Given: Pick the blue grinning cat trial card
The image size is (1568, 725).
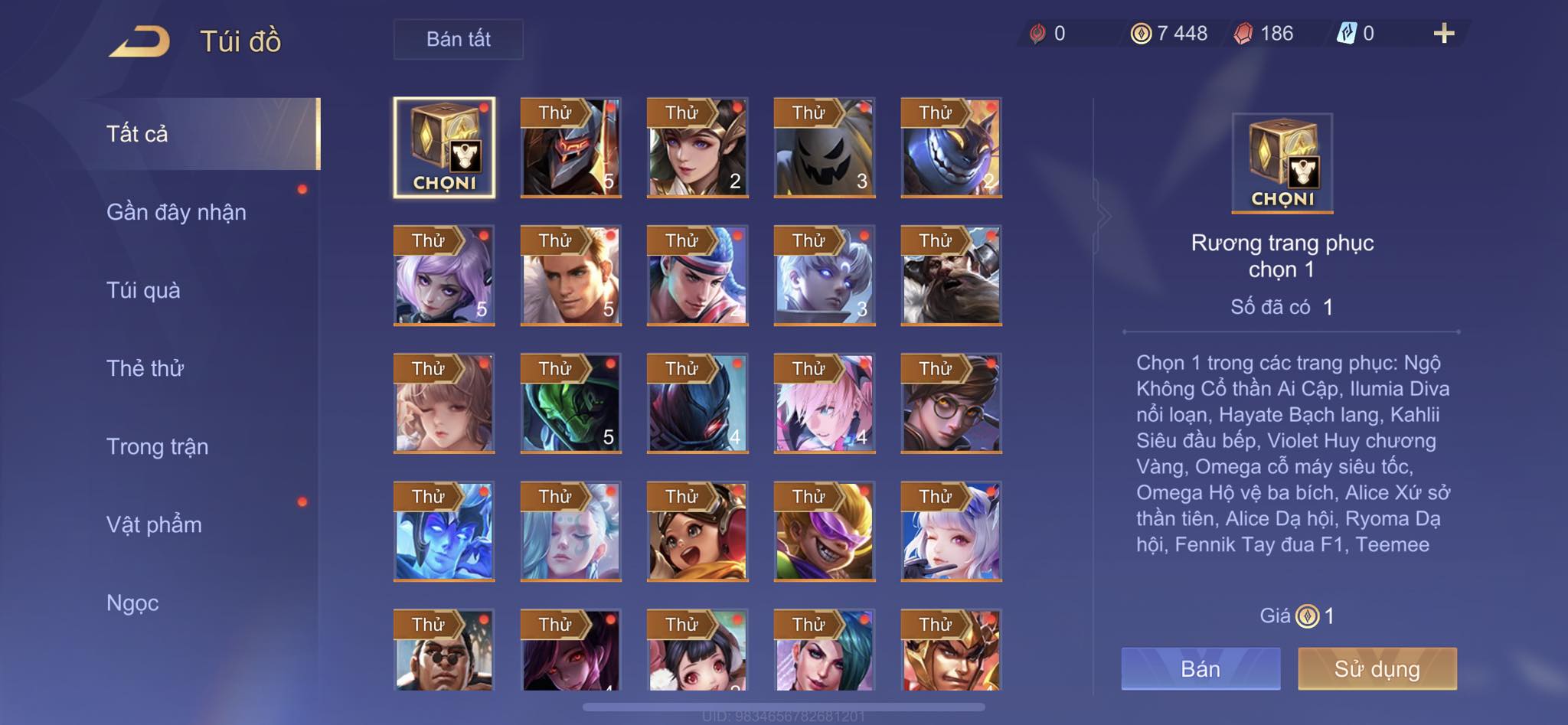Looking at the screenshot, I should (951, 148).
